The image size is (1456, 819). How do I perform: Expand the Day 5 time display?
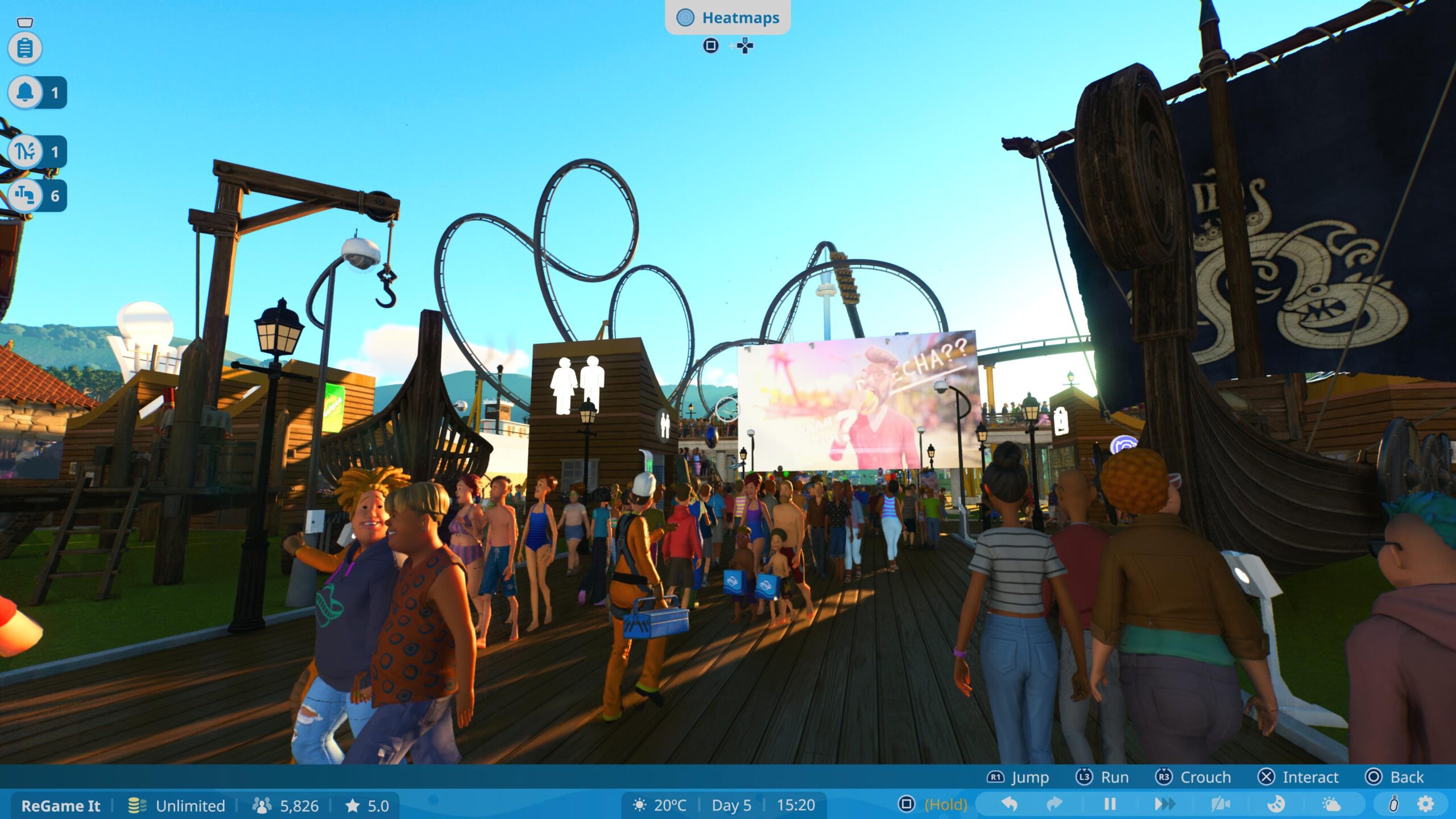coord(733,805)
